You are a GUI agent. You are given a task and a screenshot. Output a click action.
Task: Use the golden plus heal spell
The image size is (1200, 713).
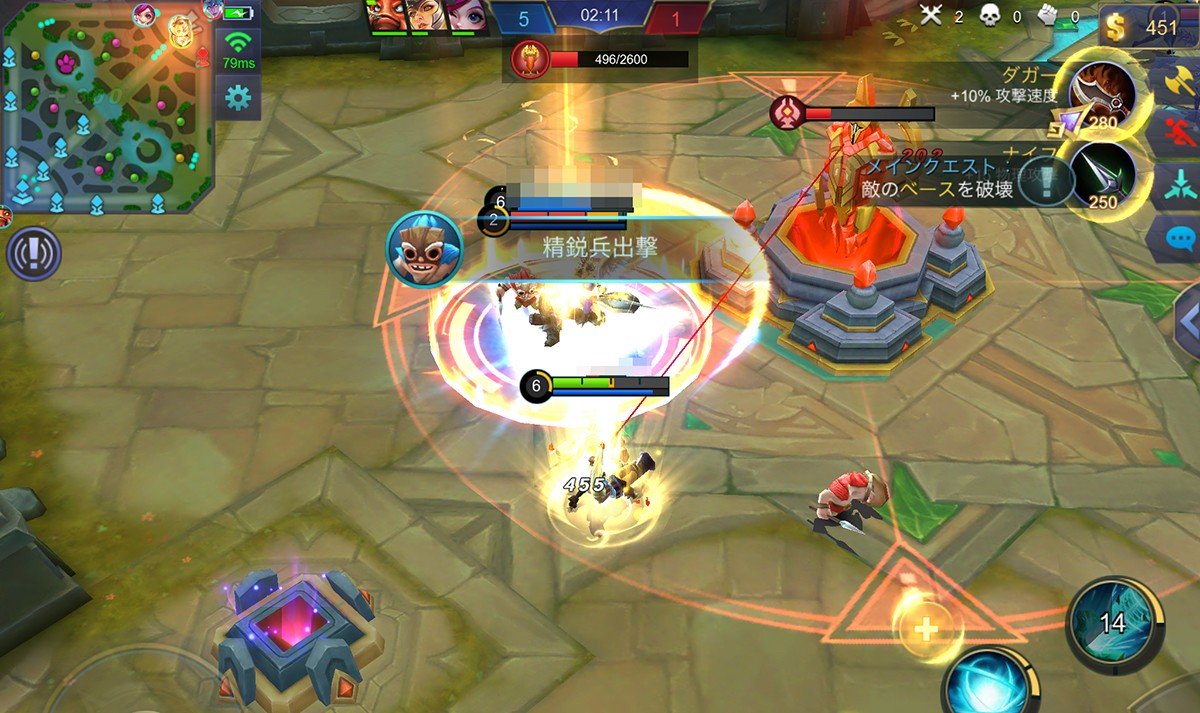pyautogui.click(x=927, y=629)
